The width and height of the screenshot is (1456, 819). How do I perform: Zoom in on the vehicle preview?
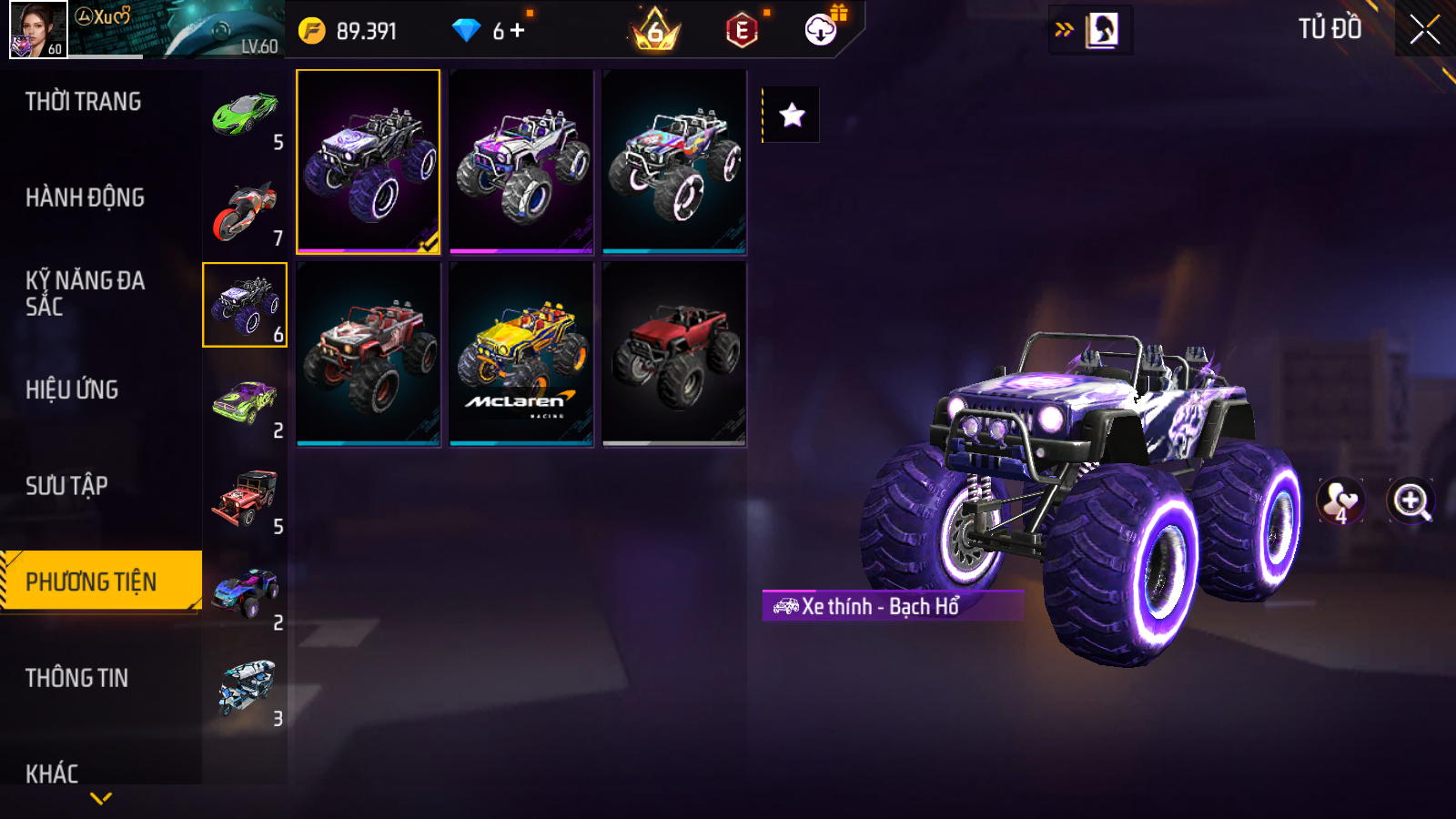click(1410, 500)
